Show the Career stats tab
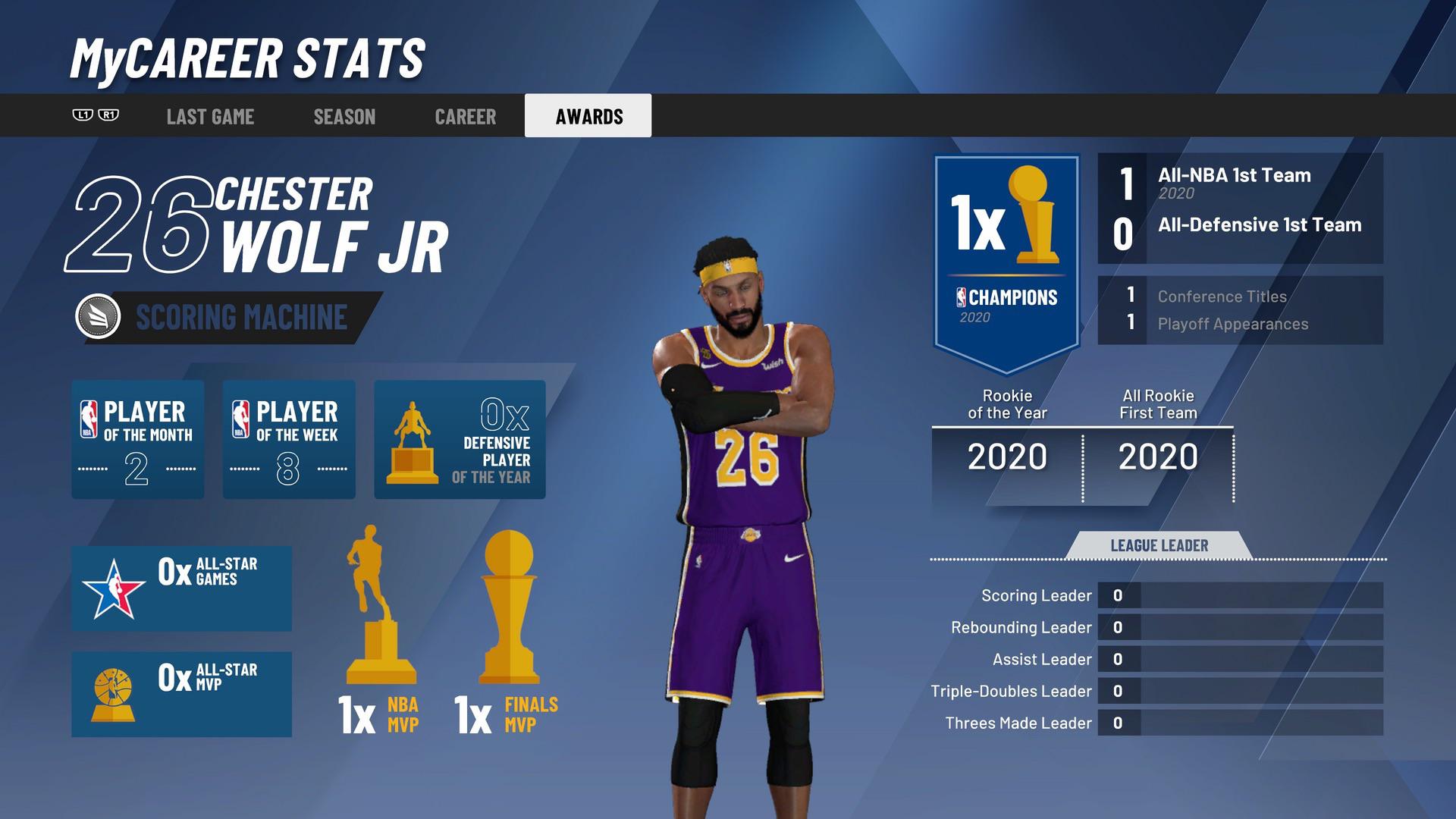The image size is (1456, 819). (465, 116)
